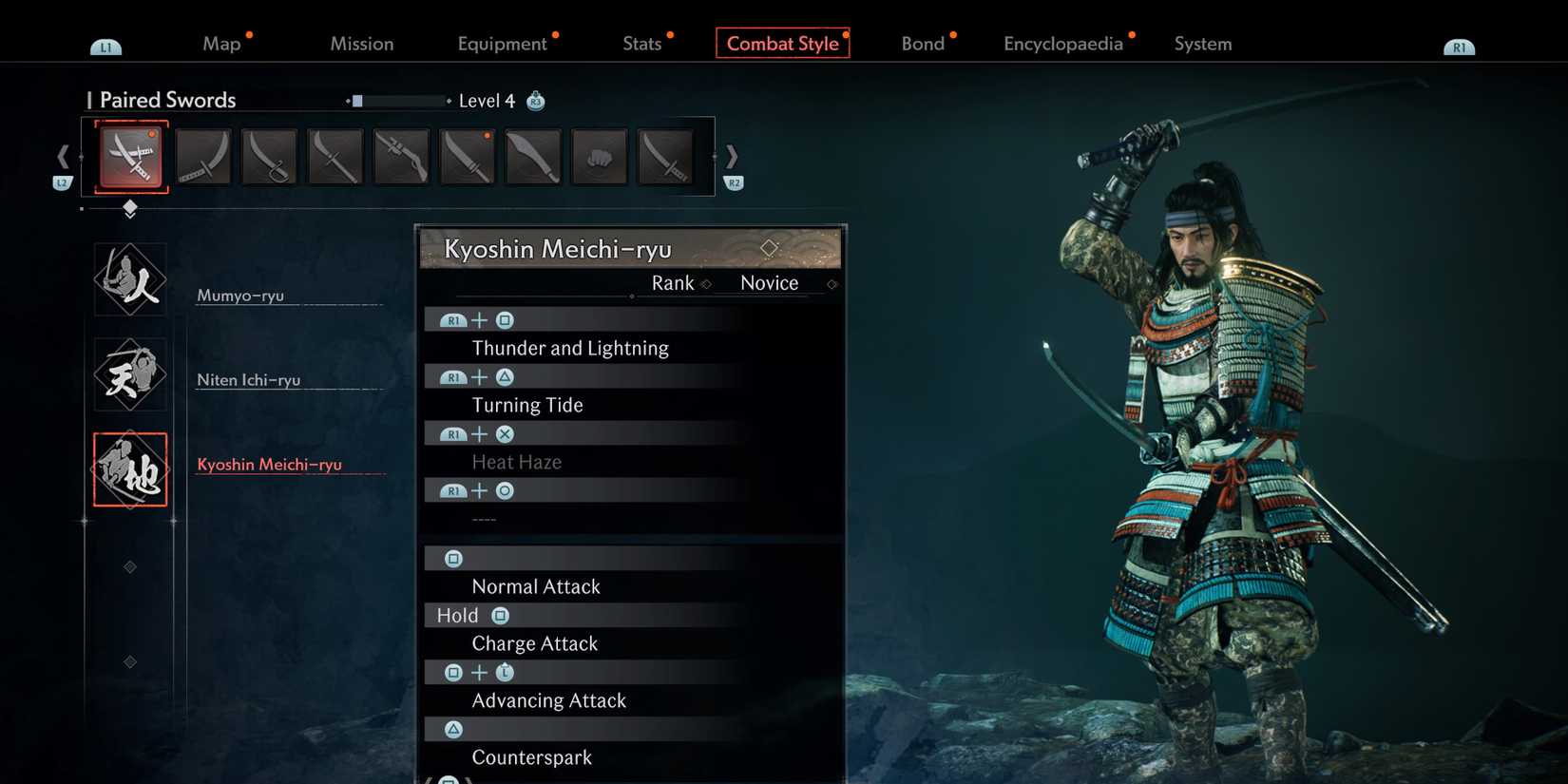
Task: Click the potion icon beside Level 4
Action: click(x=535, y=100)
